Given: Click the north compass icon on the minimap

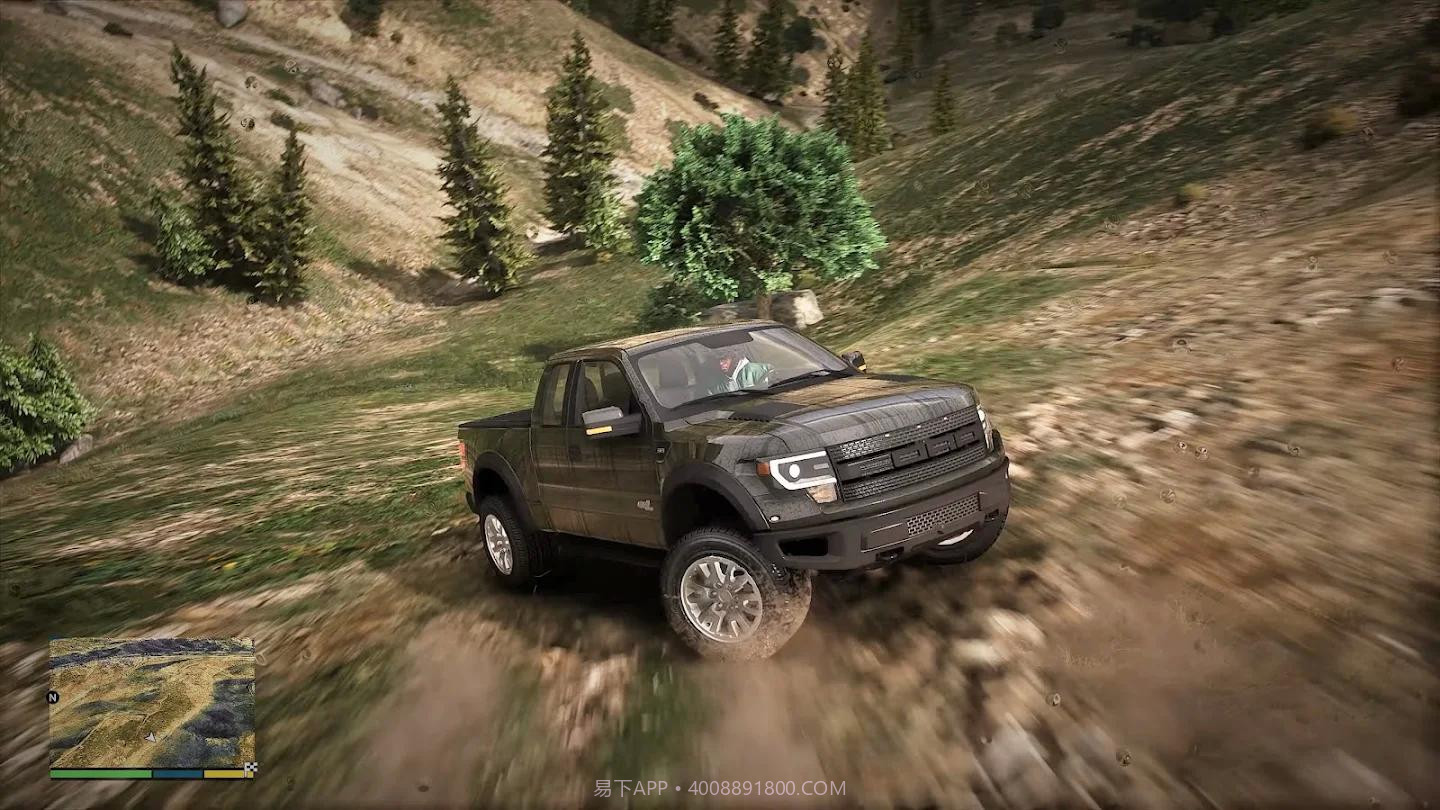Looking at the screenshot, I should pyautogui.click(x=52, y=696).
